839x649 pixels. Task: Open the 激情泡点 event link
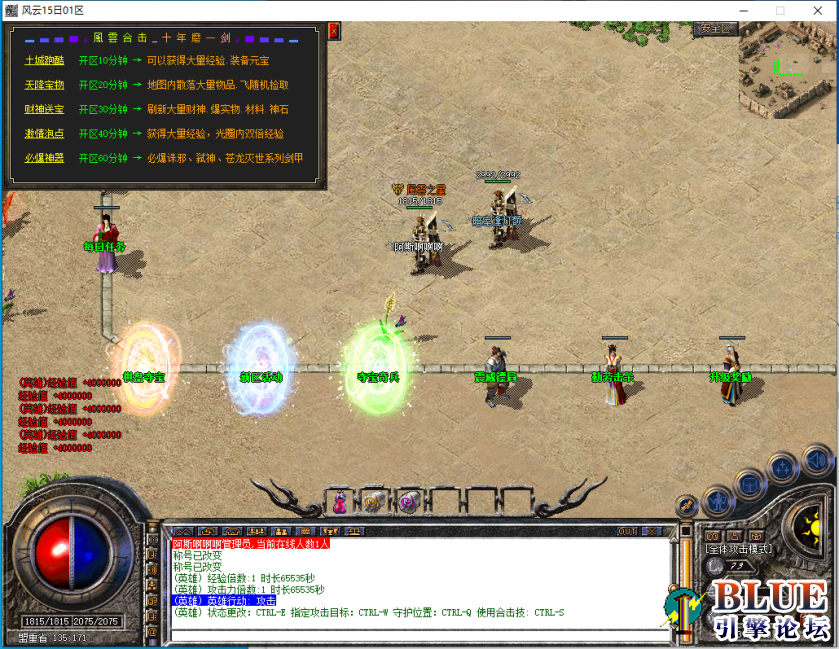[44, 133]
